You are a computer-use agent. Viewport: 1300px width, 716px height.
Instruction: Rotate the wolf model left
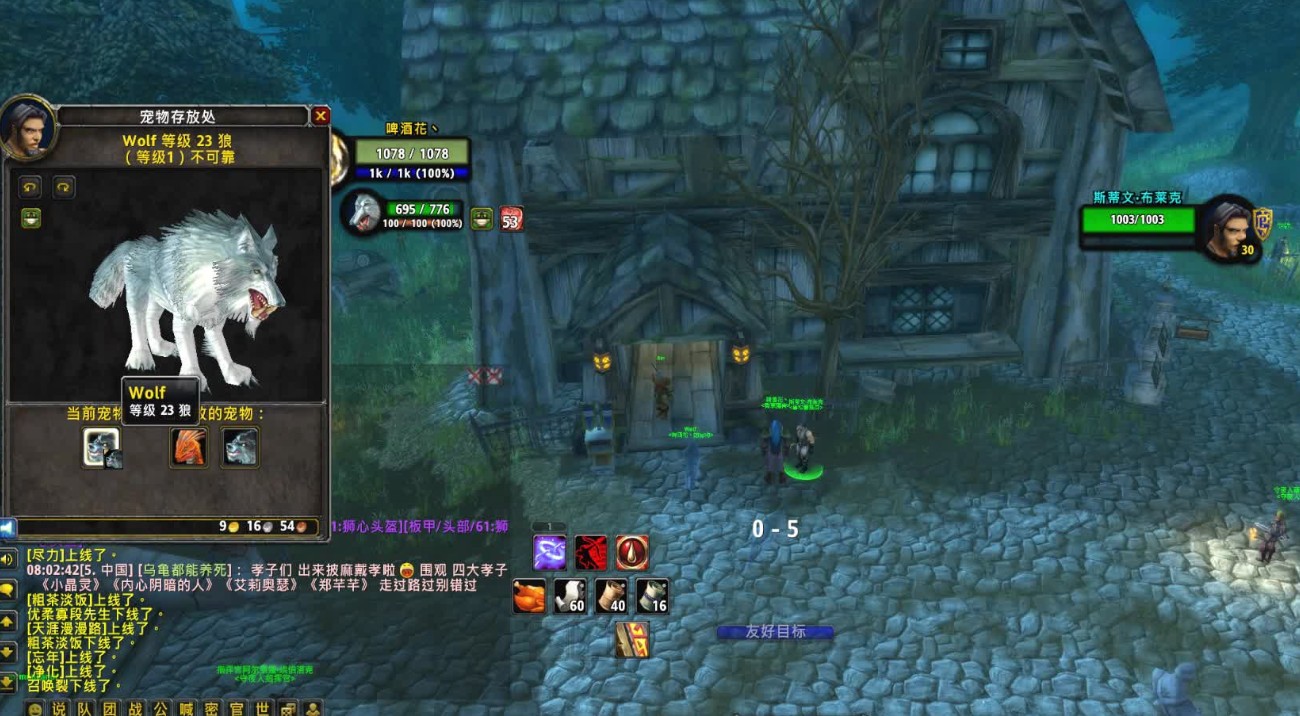pyautogui.click(x=31, y=186)
